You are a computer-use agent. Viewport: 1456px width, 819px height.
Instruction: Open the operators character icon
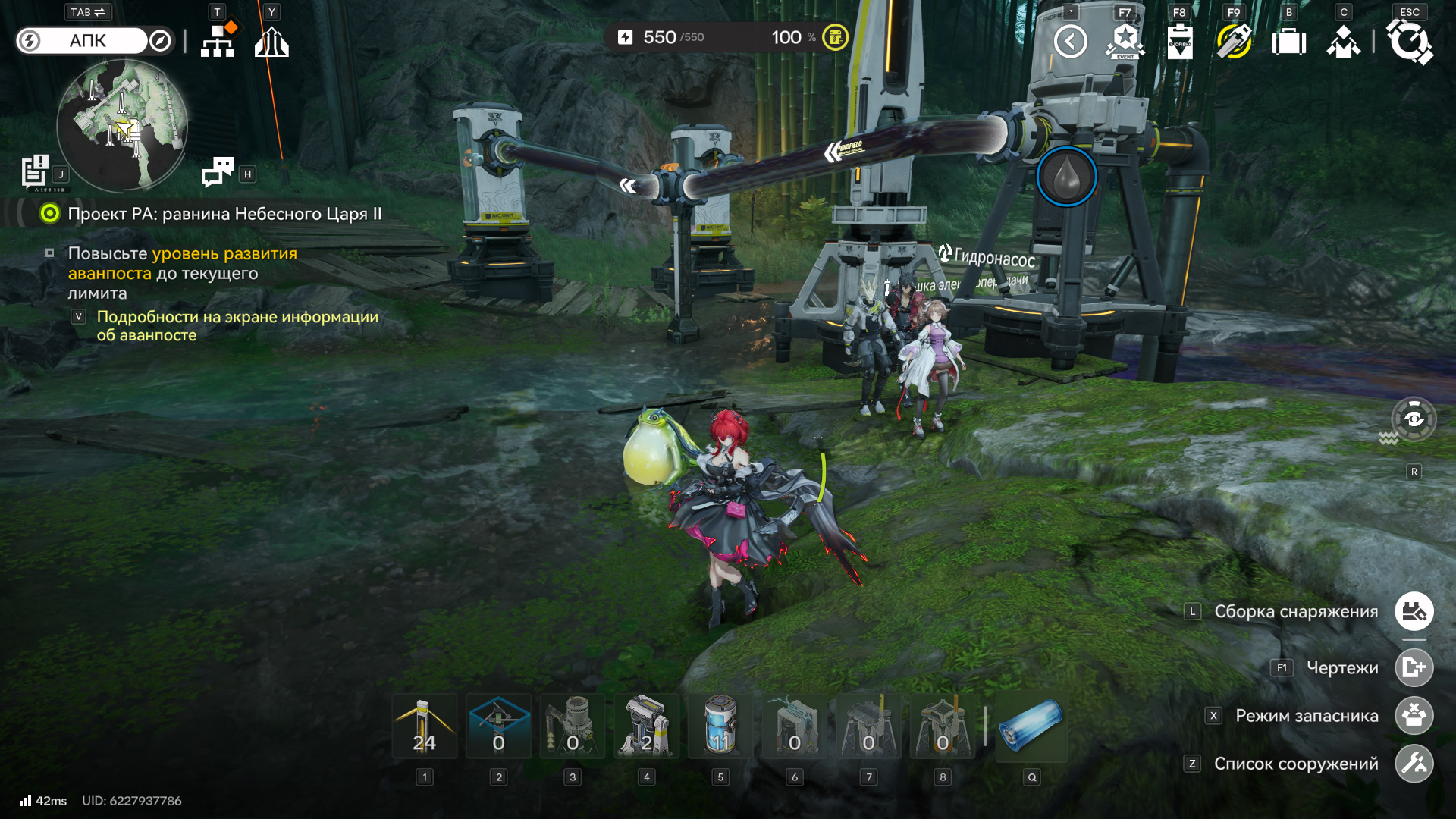1344,42
